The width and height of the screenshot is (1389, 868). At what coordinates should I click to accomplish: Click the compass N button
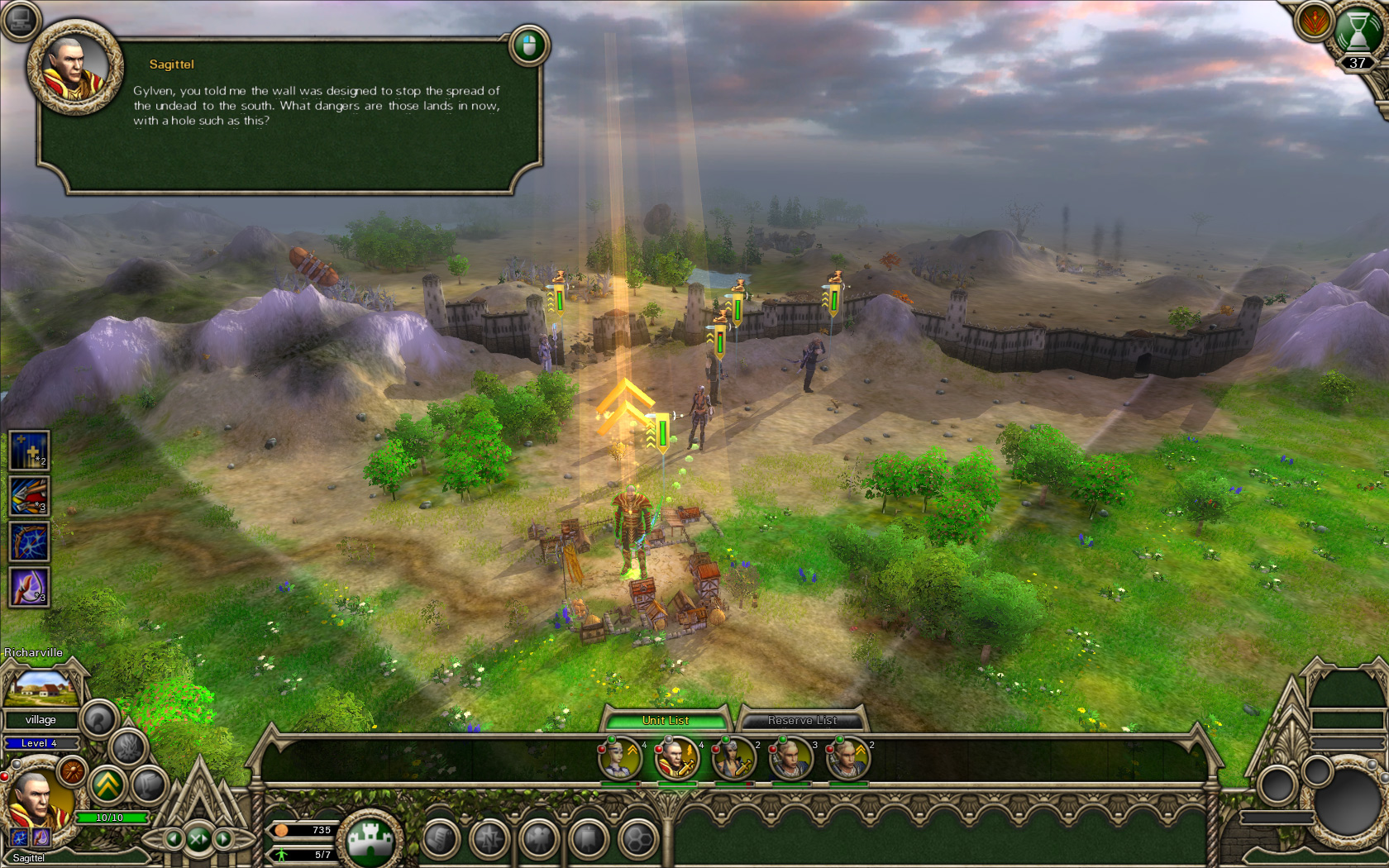click(489, 840)
